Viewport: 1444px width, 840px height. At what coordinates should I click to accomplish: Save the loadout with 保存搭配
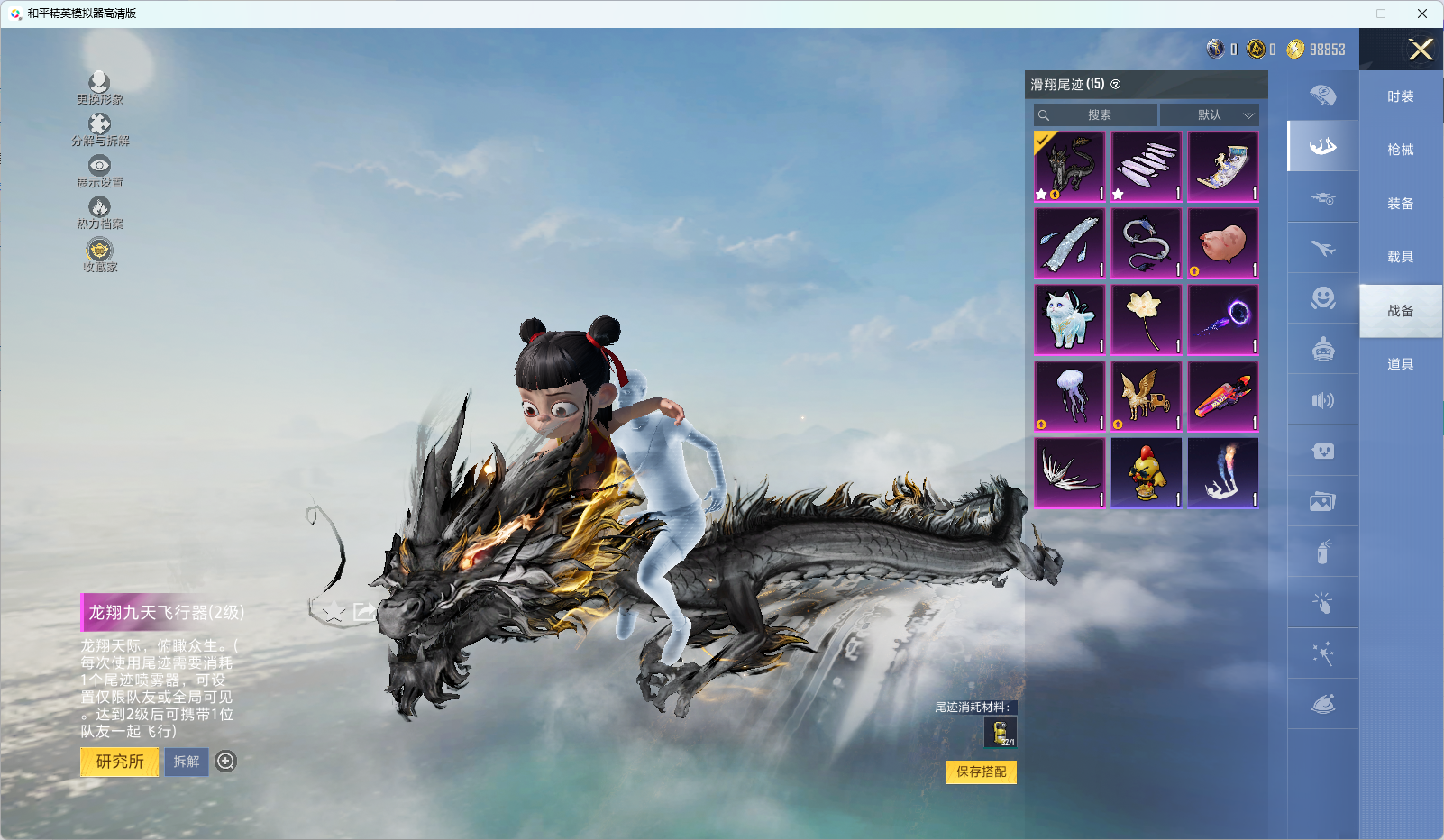(x=981, y=772)
